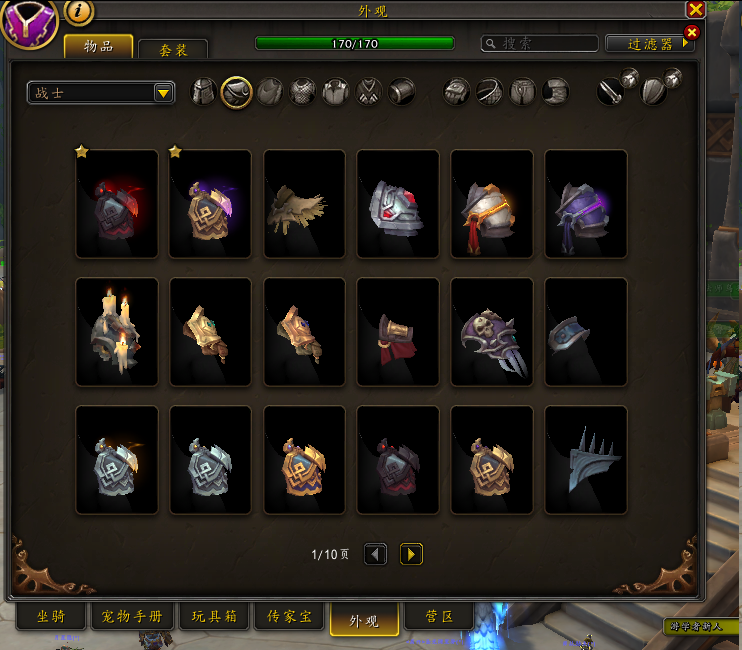Open the 营区 tab
The image size is (742, 650).
(x=441, y=616)
